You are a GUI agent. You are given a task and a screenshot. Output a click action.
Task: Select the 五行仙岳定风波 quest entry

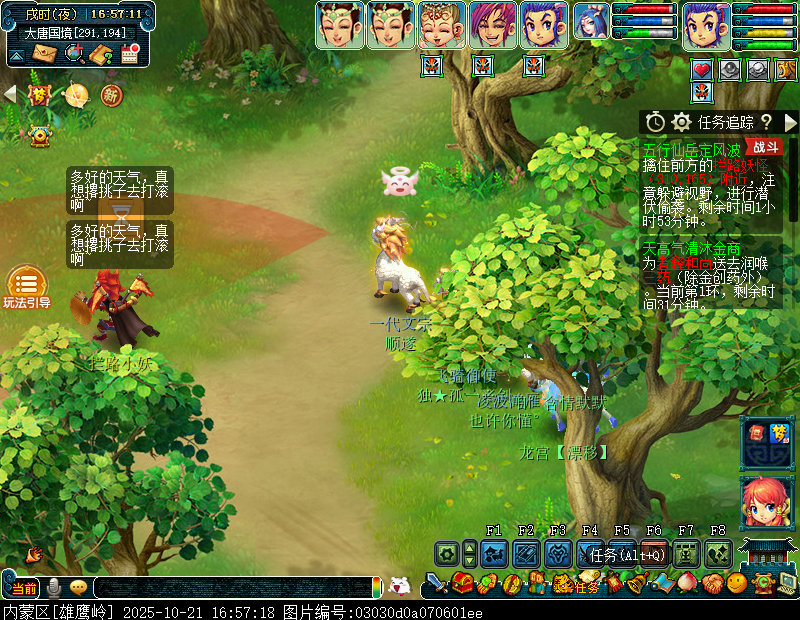click(692, 148)
